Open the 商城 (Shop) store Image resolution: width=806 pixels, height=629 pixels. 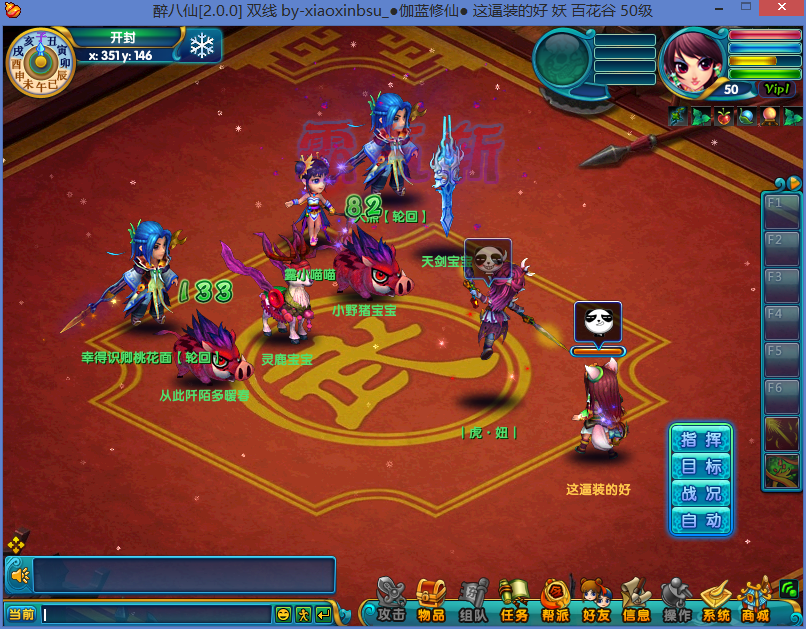coord(756,603)
